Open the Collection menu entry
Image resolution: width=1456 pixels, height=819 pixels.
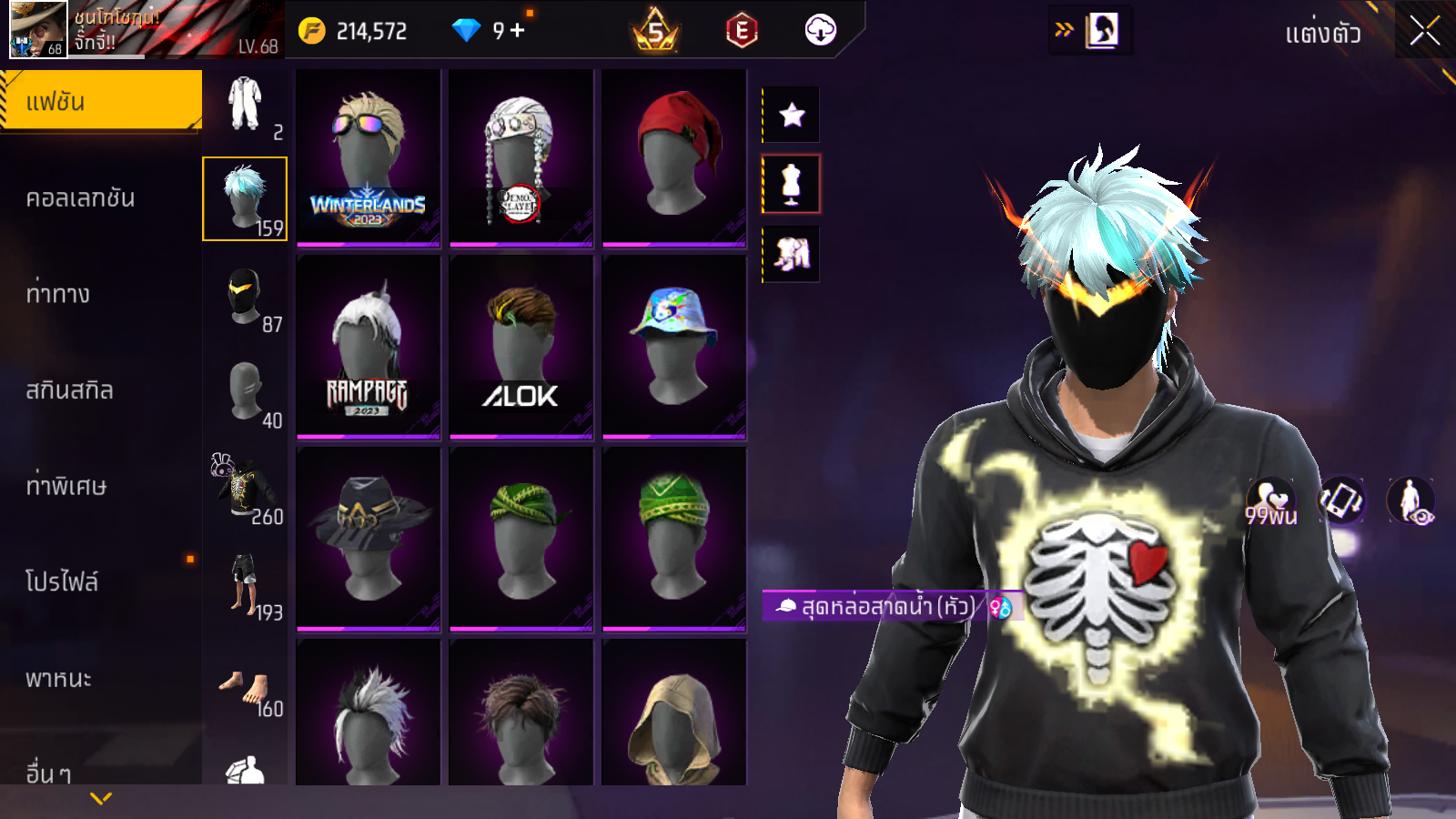pos(80,198)
